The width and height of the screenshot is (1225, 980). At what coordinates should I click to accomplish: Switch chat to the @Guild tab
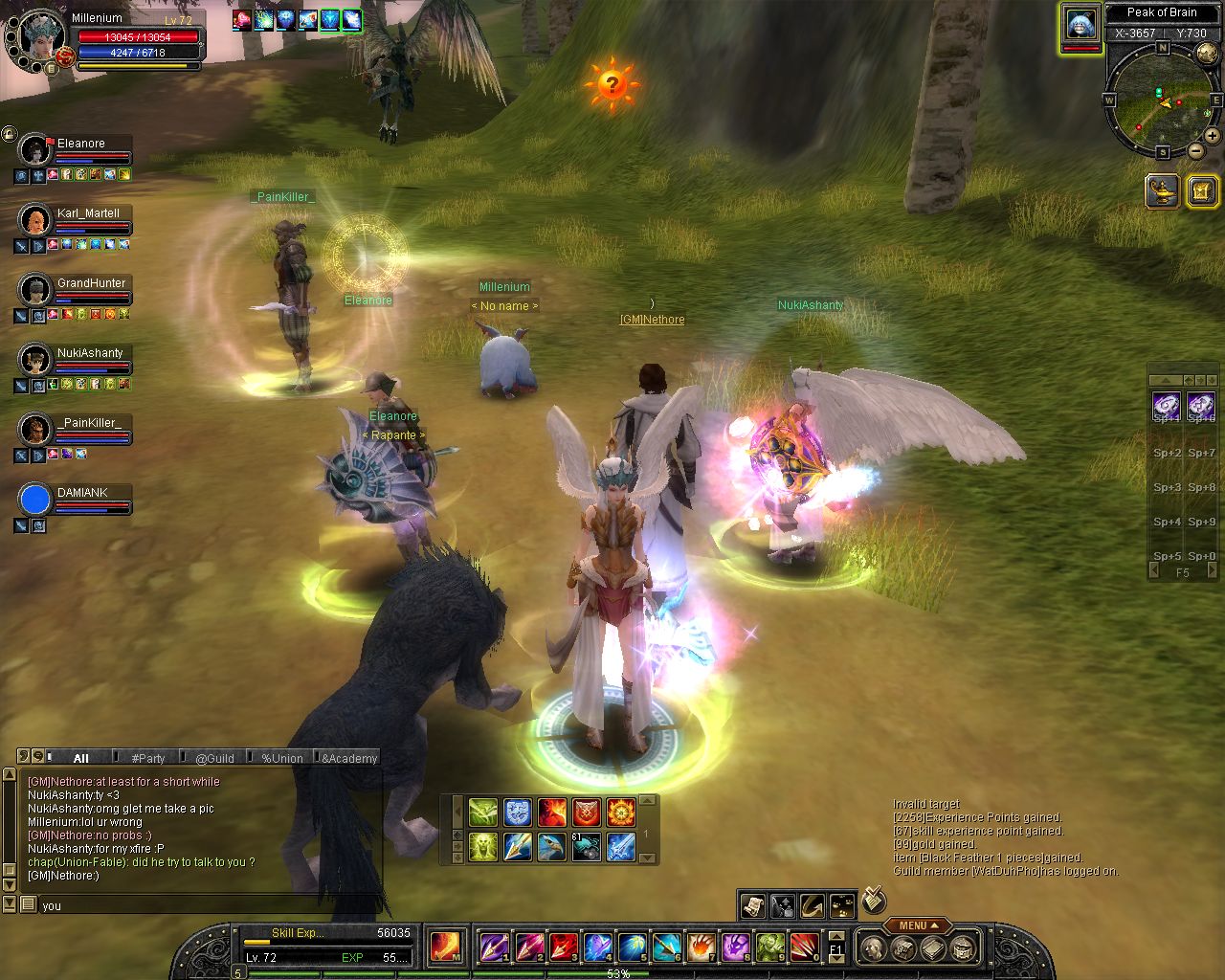[214, 758]
